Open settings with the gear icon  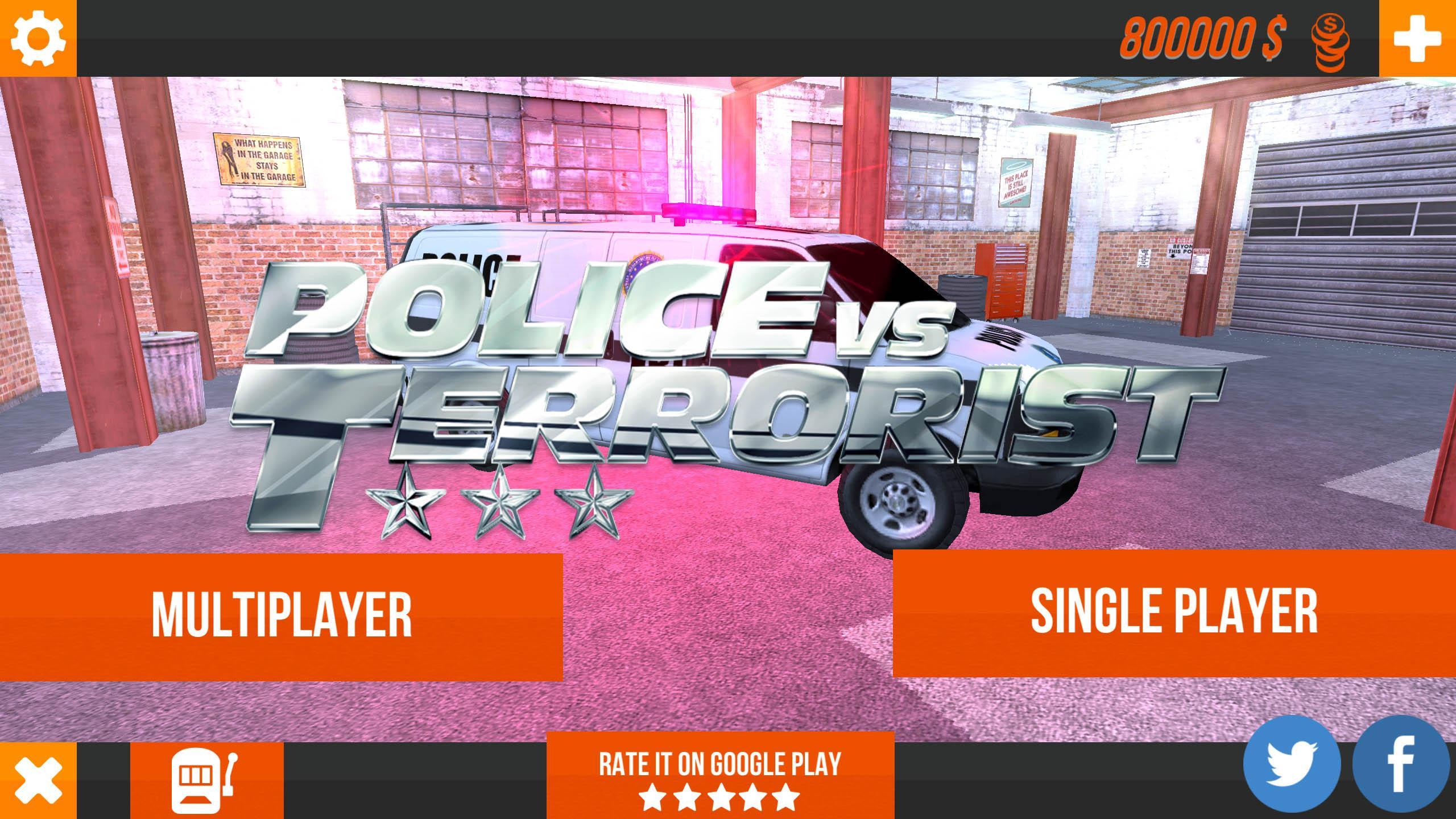point(38,38)
